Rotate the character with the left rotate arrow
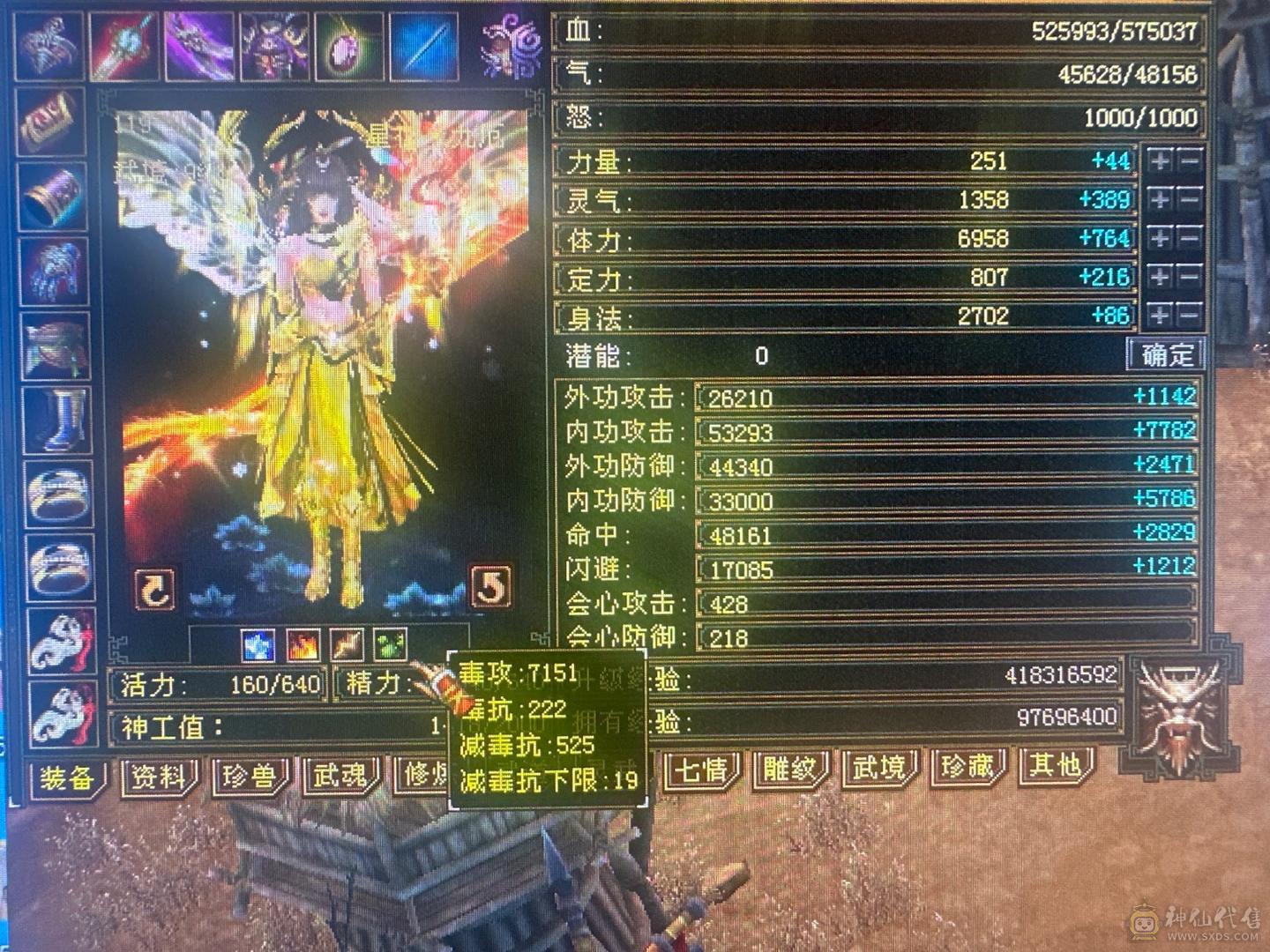The height and width of the screenshot is (952, 1270). pos(154,589)
